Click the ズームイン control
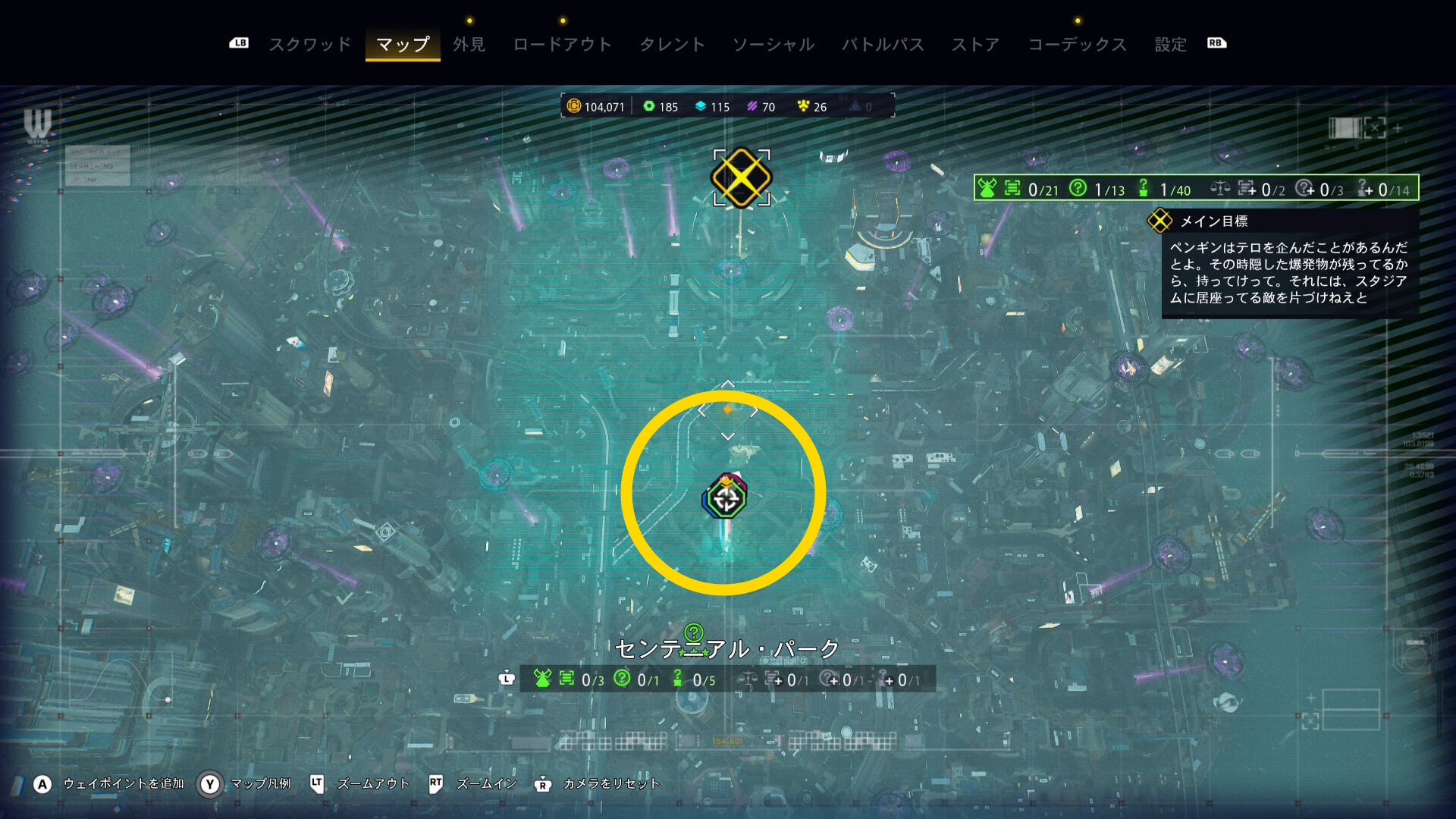This screenshot has width=1456, height=819. coord(486,784)
